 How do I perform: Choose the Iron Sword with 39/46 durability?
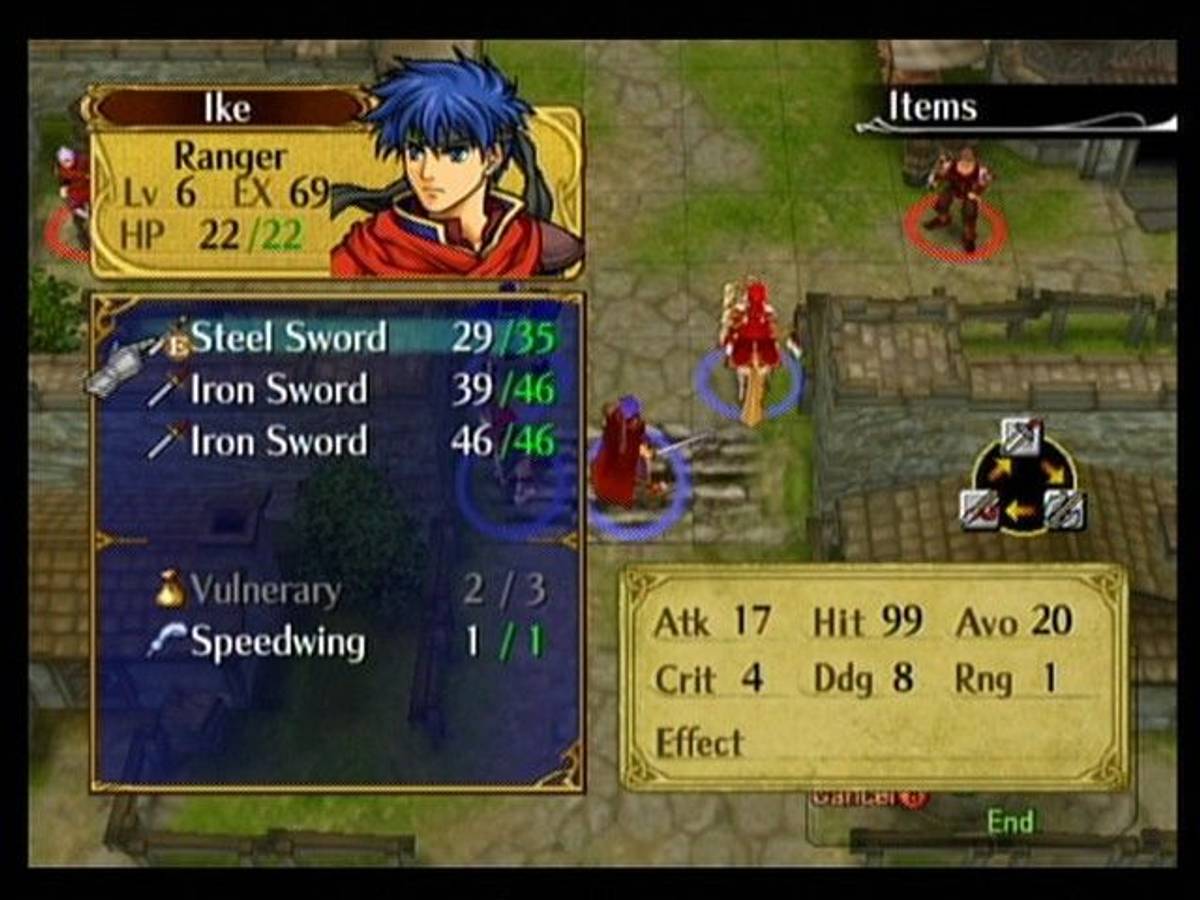(x=278, y=390)
